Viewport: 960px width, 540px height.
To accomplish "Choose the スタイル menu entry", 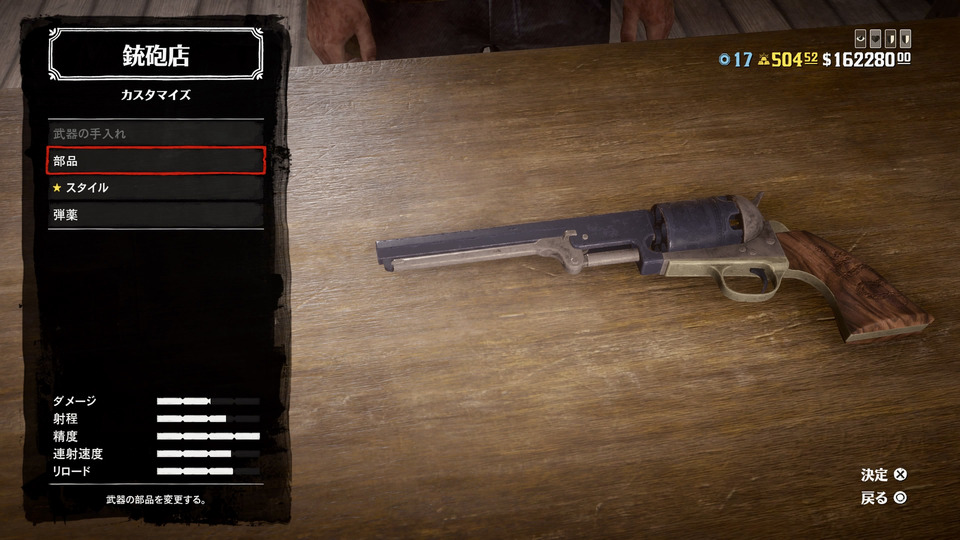I will coord(156,187).
